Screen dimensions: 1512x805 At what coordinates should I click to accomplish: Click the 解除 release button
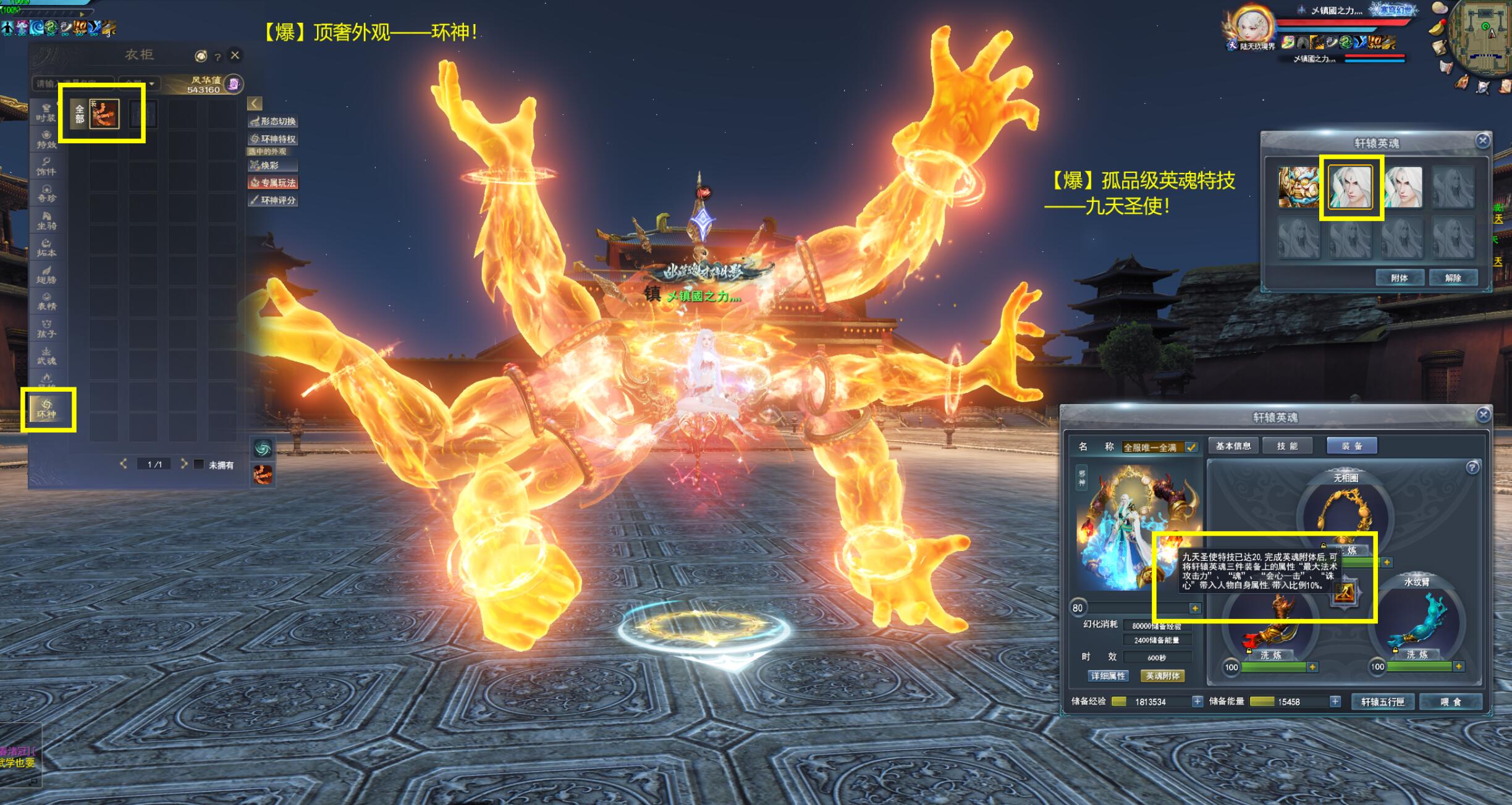[1453, 278]
